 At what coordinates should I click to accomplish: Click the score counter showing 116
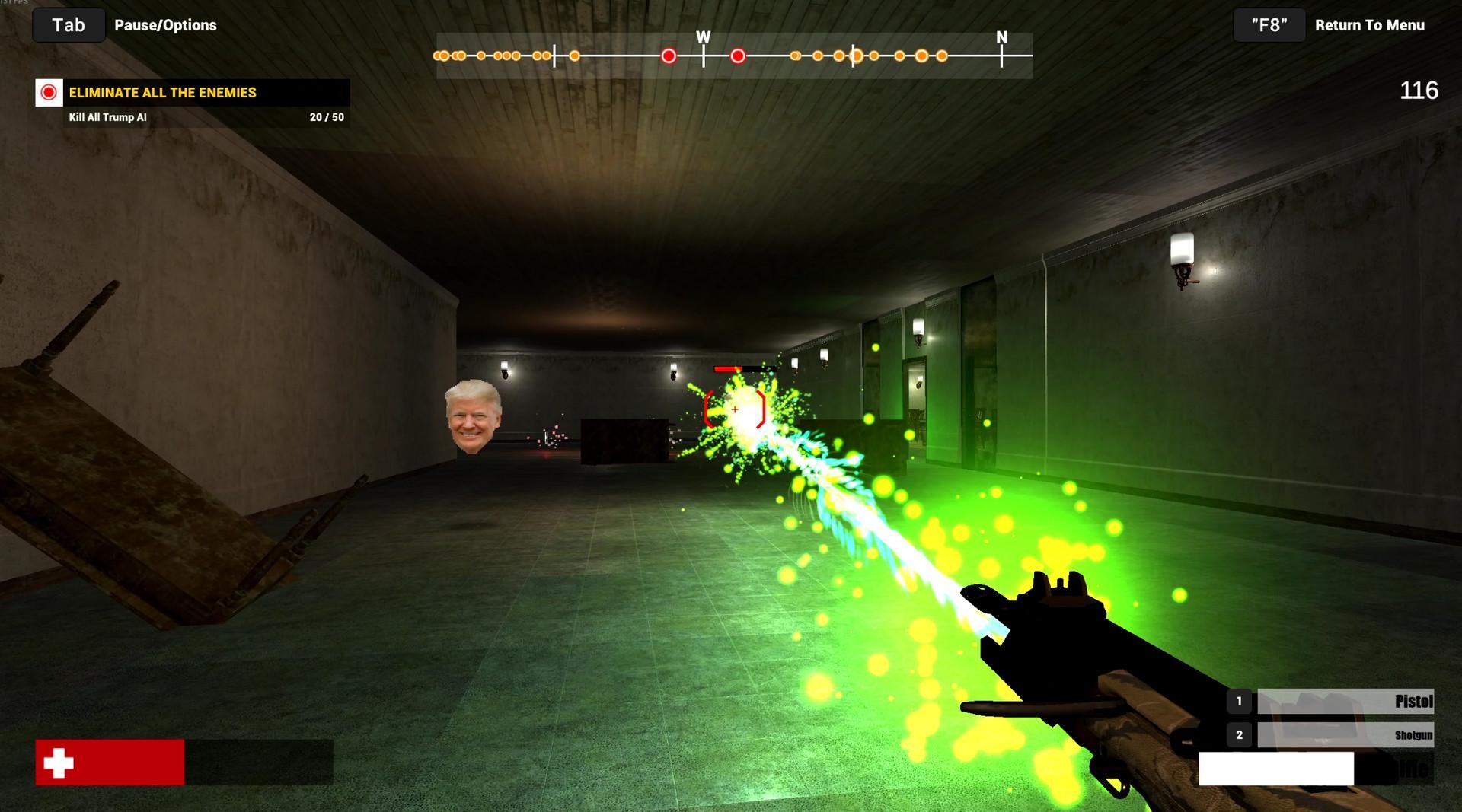(x=1419, y=91)
